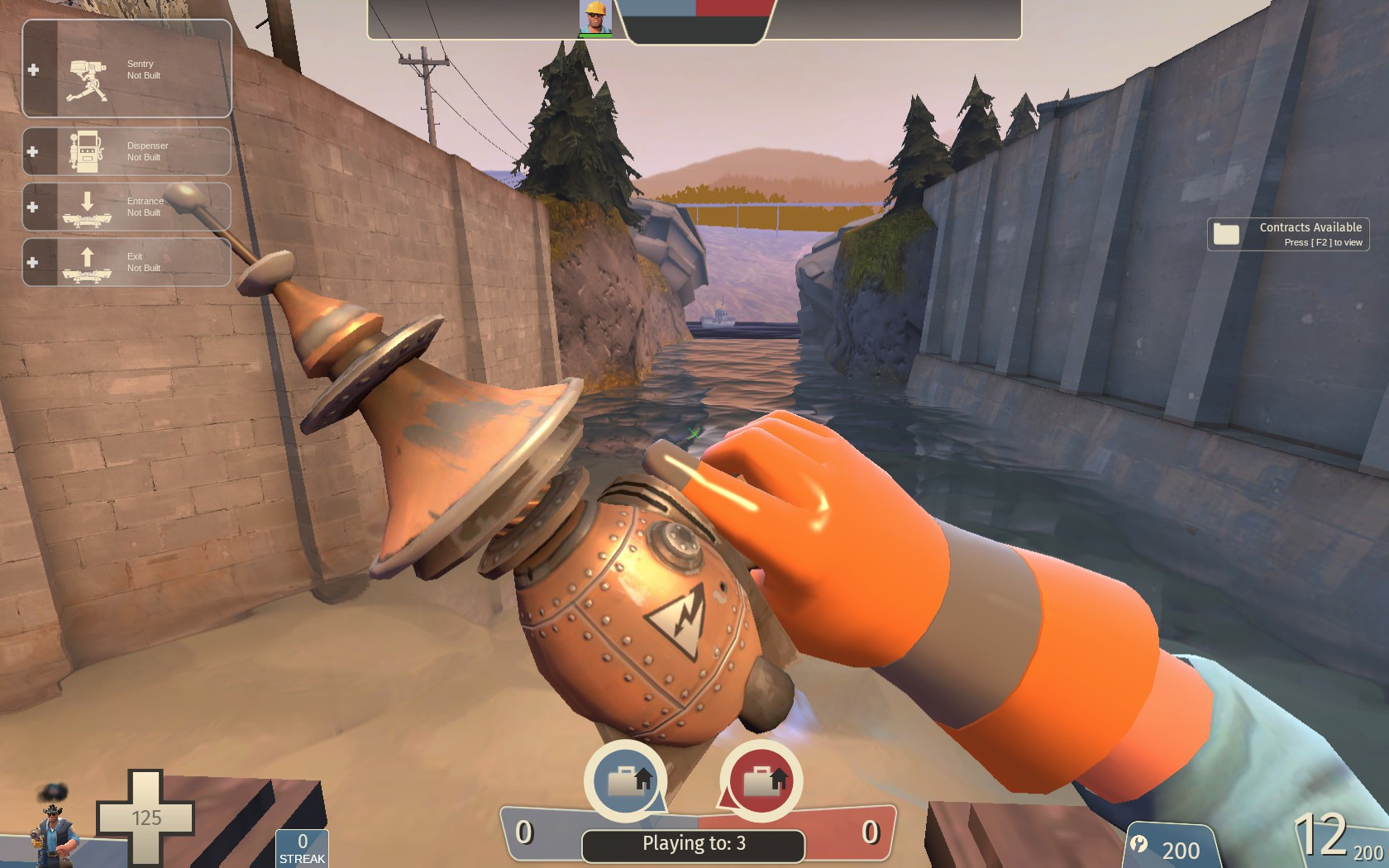Click the Contracts folder icon
This screenshot has width=1389, height=868.
click(1227, 233)
